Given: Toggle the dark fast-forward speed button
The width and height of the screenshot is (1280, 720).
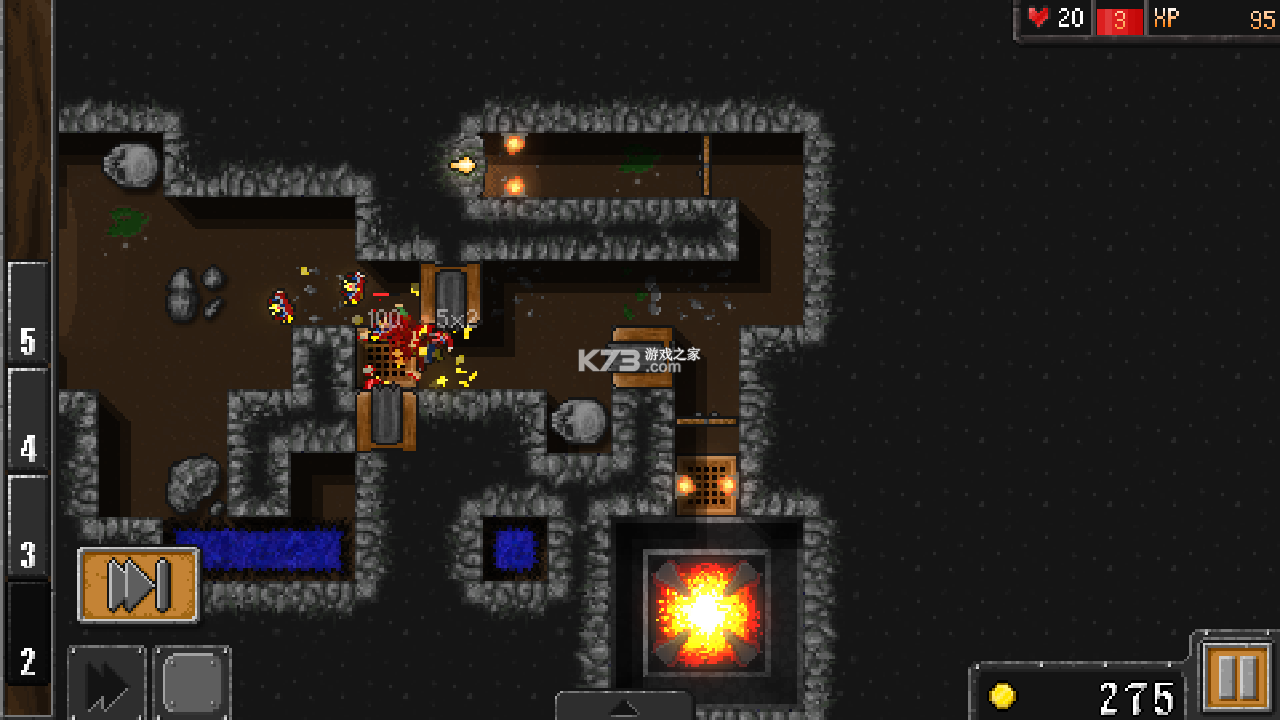Looking at the screenshot, I should click(107, 685).
